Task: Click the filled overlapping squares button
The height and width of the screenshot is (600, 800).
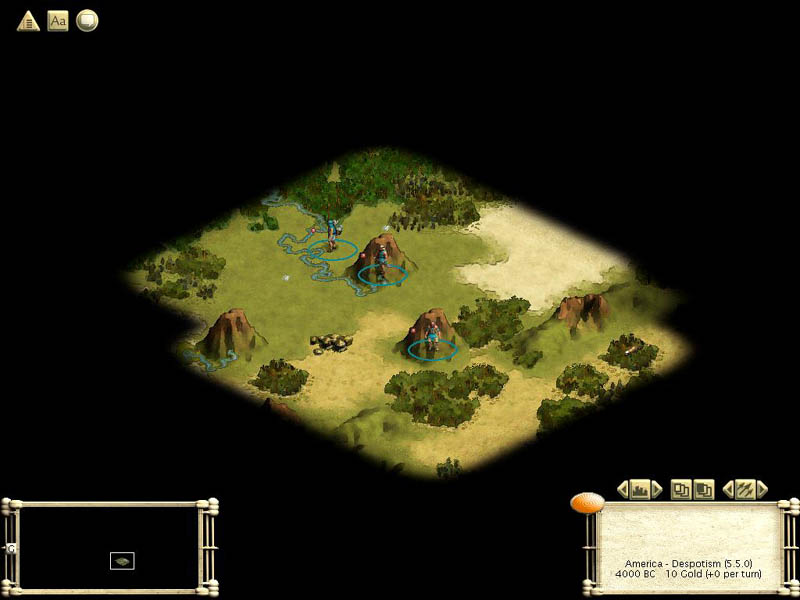Action: 703,489
